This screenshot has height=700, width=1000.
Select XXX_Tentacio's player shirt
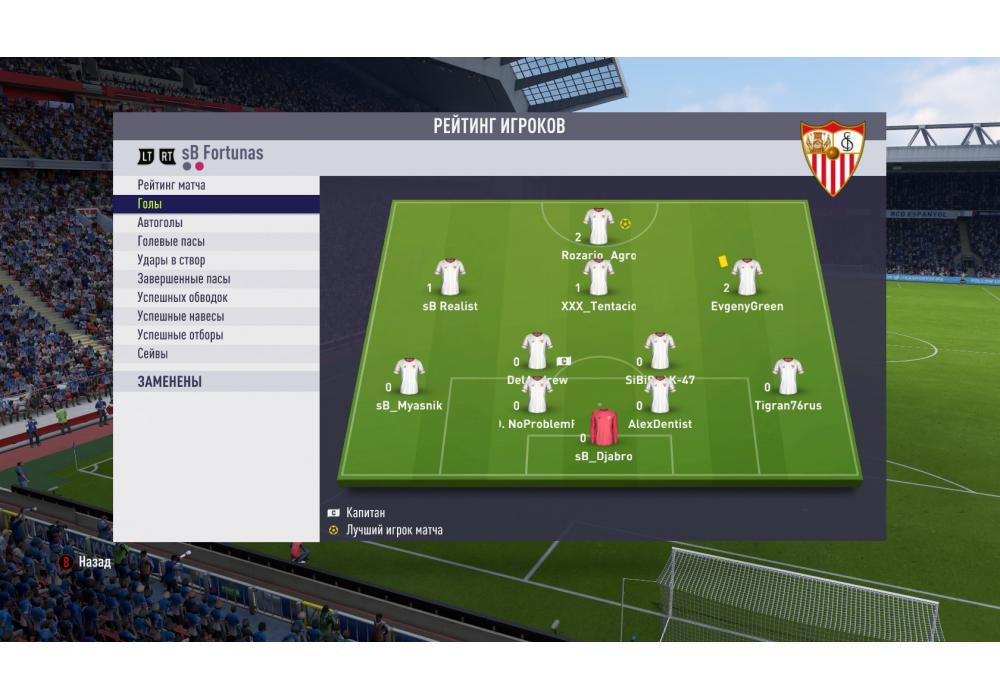pyautogui.click(x=598, y=278)
